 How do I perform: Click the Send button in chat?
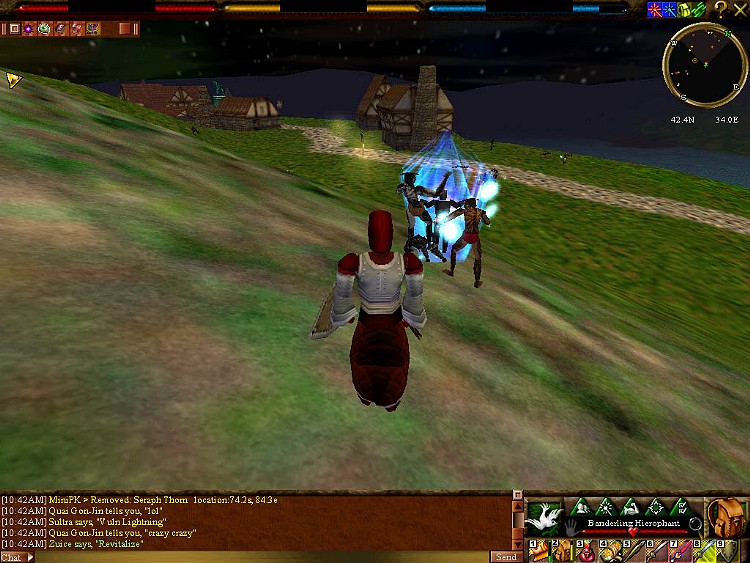[505, 556]
